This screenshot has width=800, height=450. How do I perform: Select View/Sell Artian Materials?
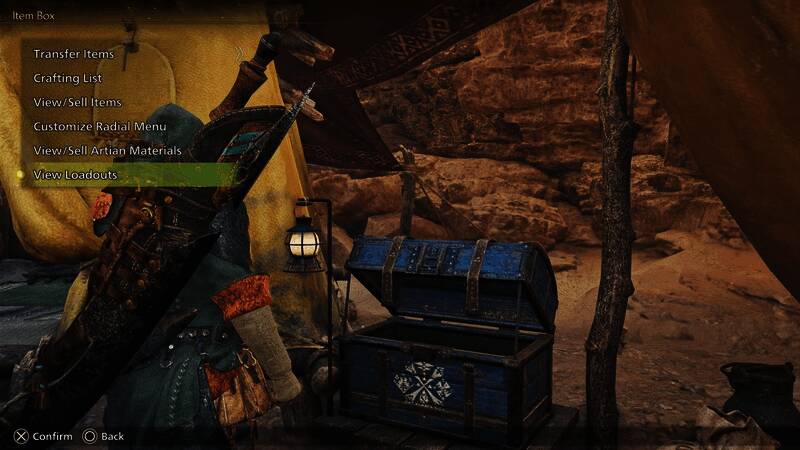click(107, 151)
